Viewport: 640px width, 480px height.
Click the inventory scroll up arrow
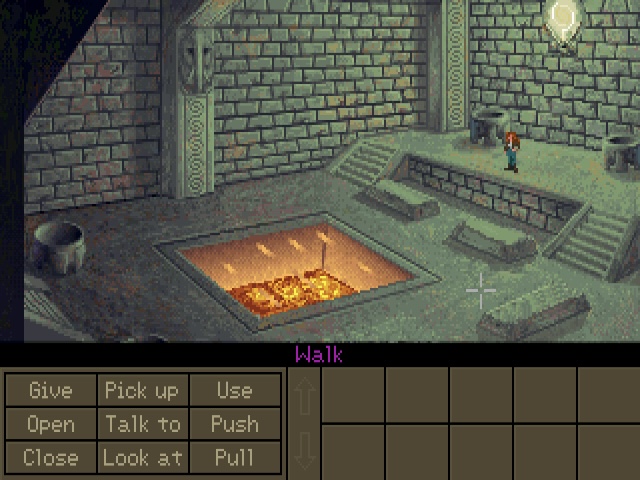pos(305,396)
